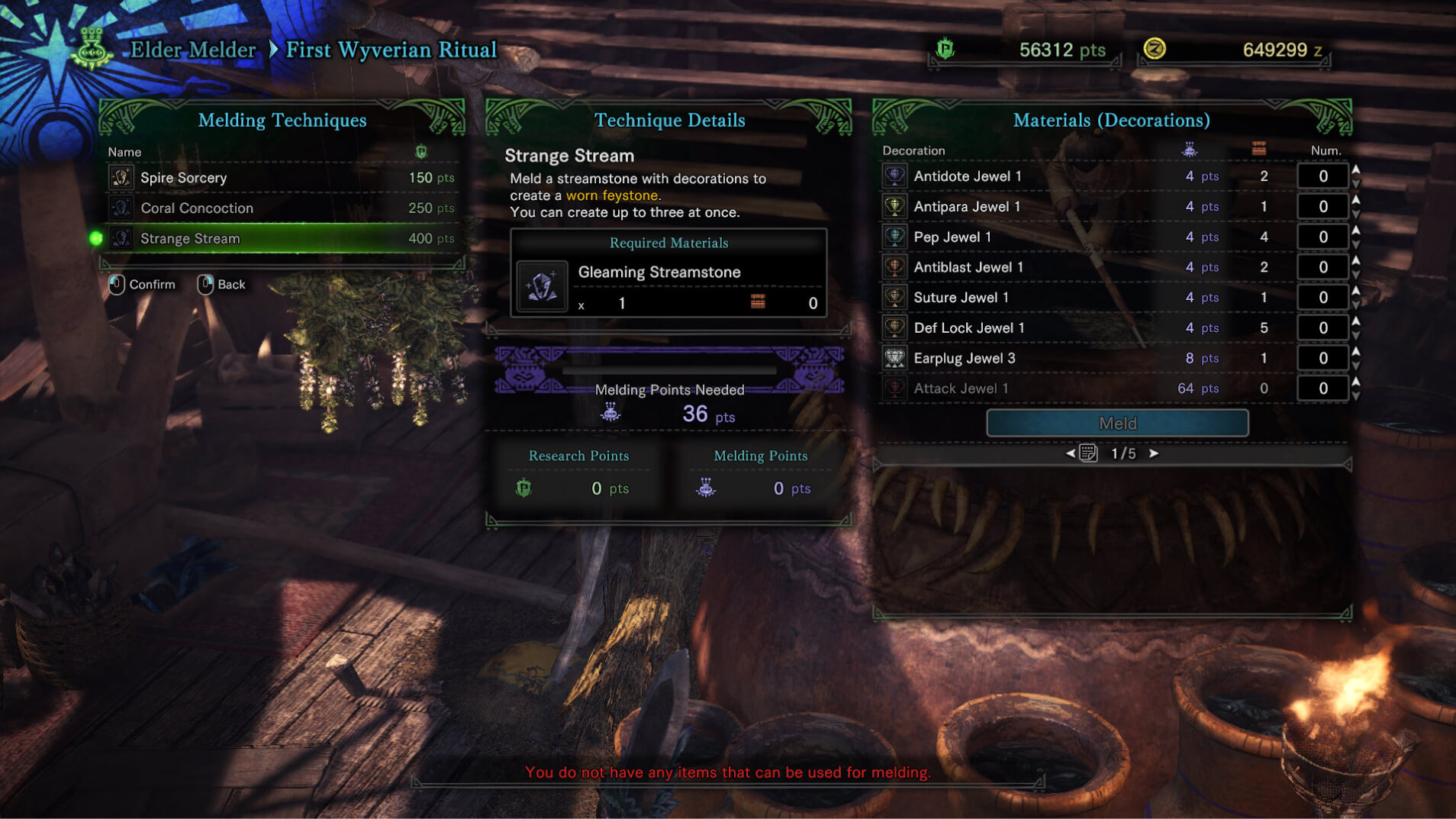Viewport: 1456px width, 819px height.
Task: Pick the Antipara Jewel 1 decoration
Action: click(x=967, y=207)
